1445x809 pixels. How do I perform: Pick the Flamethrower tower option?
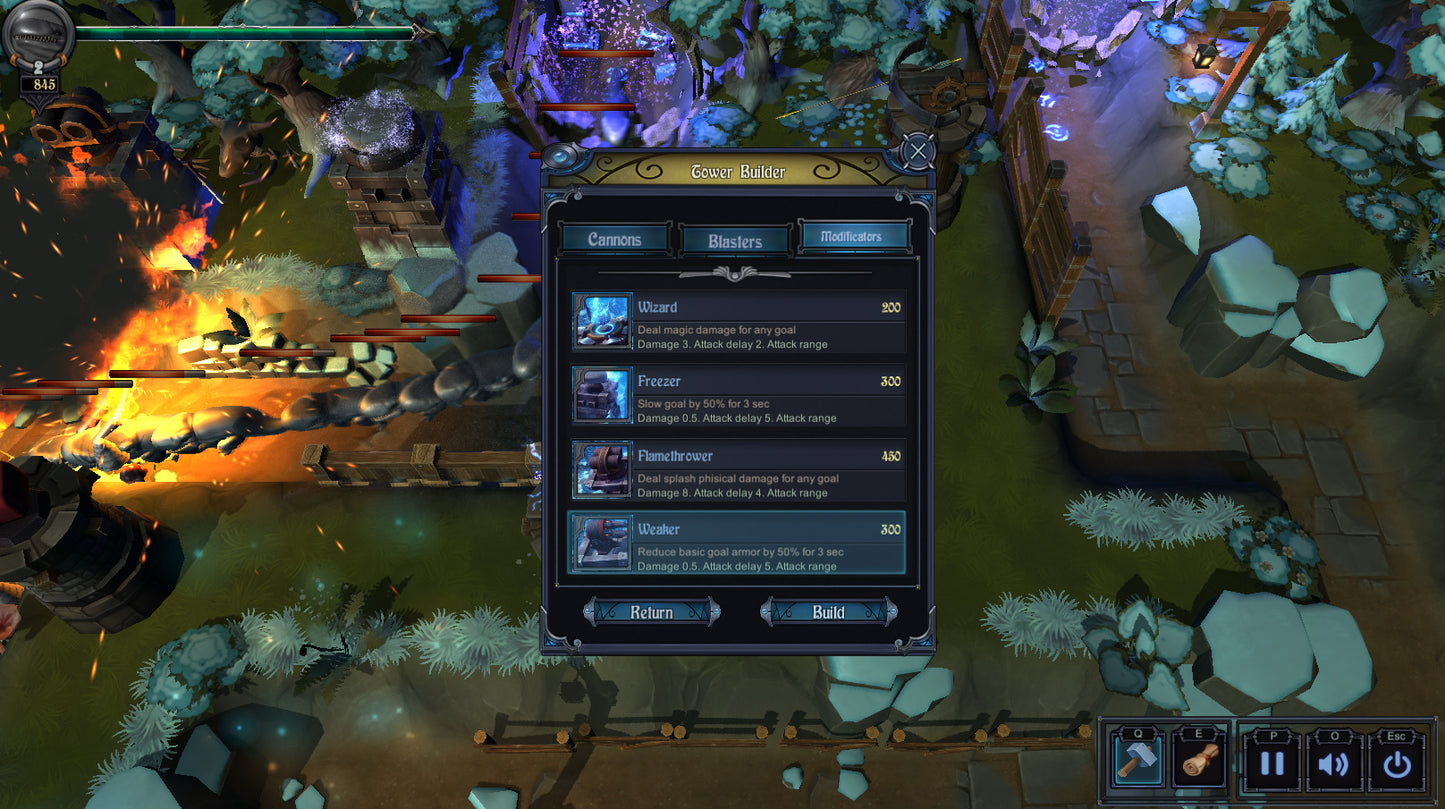pos(738,469)
